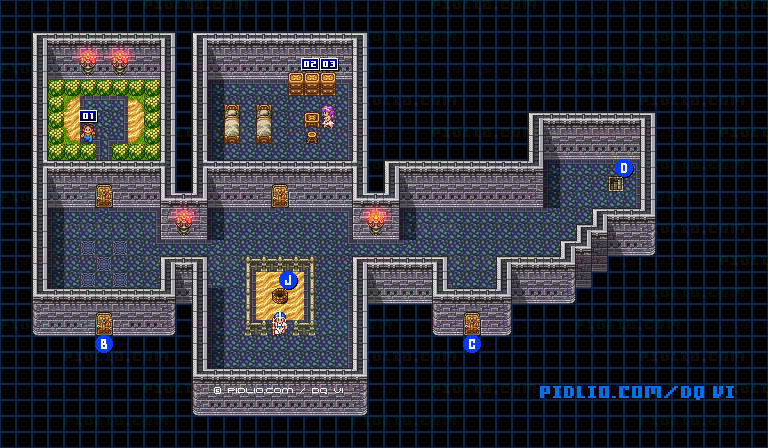Choose the 03 treasure marker
This screenshot has width=768, height=448.
(329, 64)
